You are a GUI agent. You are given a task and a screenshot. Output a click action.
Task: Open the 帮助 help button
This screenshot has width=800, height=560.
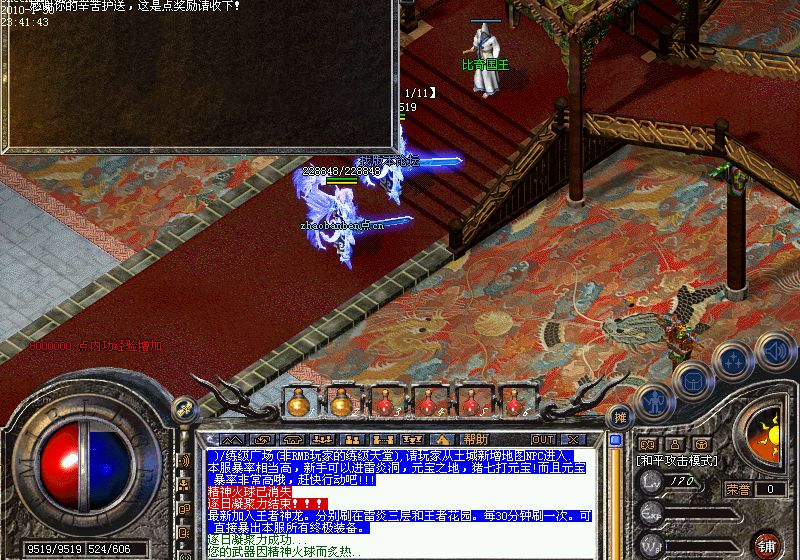pos(475,439)
